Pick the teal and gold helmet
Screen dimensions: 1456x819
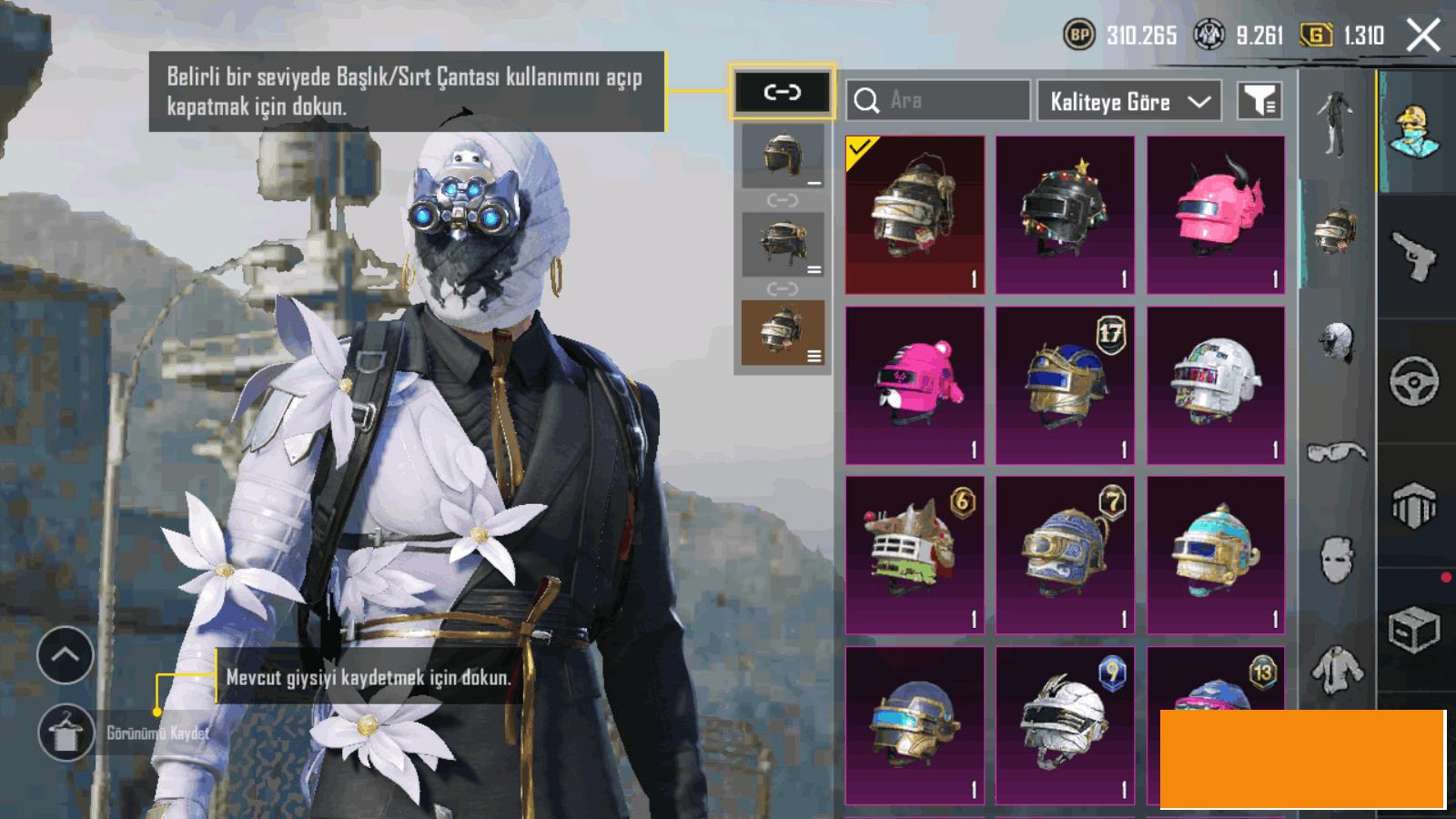pos(1216,554)
